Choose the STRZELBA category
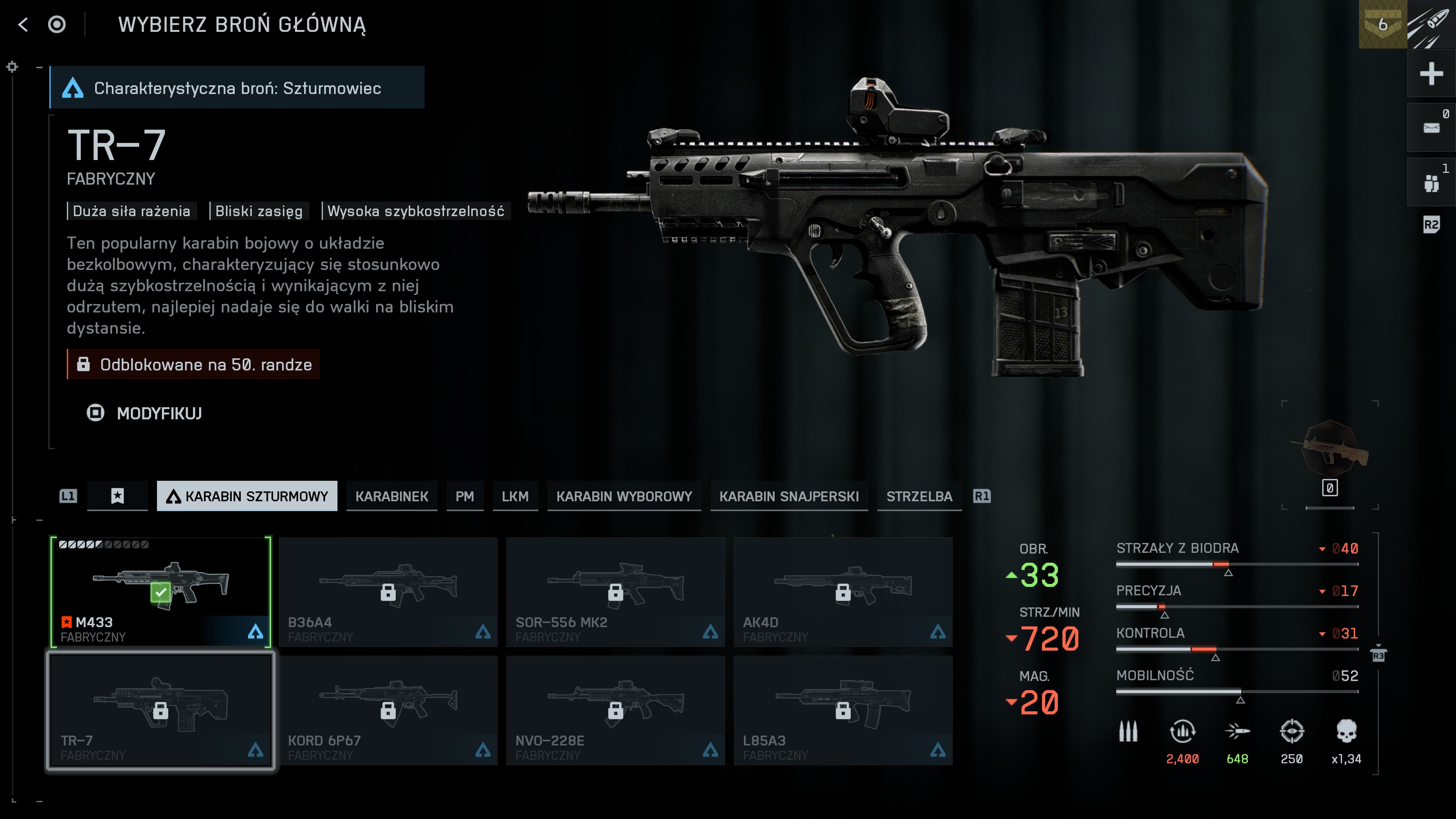The width and height of the screenshot is (1456, 819). point(919,496)
